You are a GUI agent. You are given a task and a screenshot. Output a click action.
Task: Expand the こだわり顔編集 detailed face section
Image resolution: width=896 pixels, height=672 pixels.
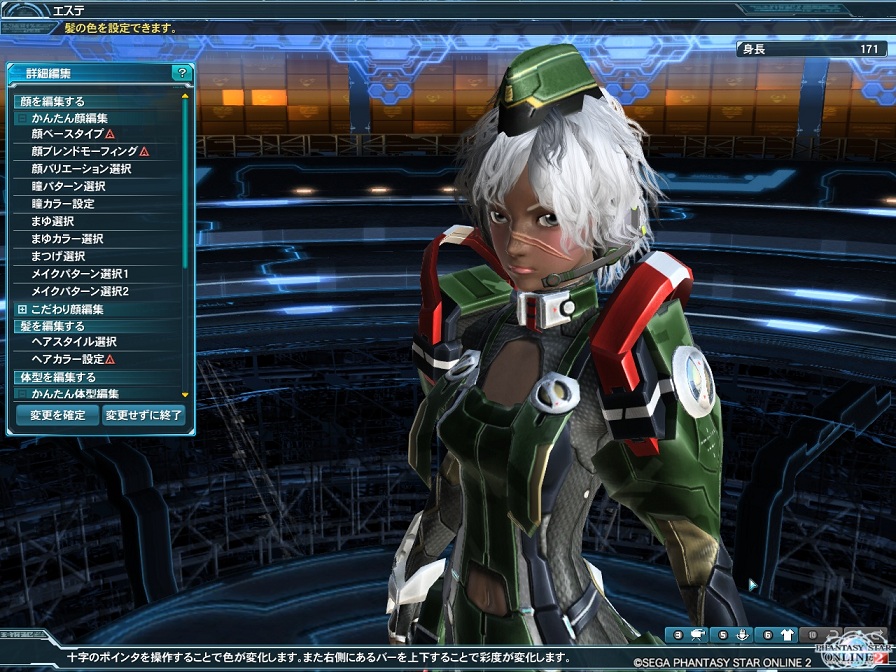(22, 309)
